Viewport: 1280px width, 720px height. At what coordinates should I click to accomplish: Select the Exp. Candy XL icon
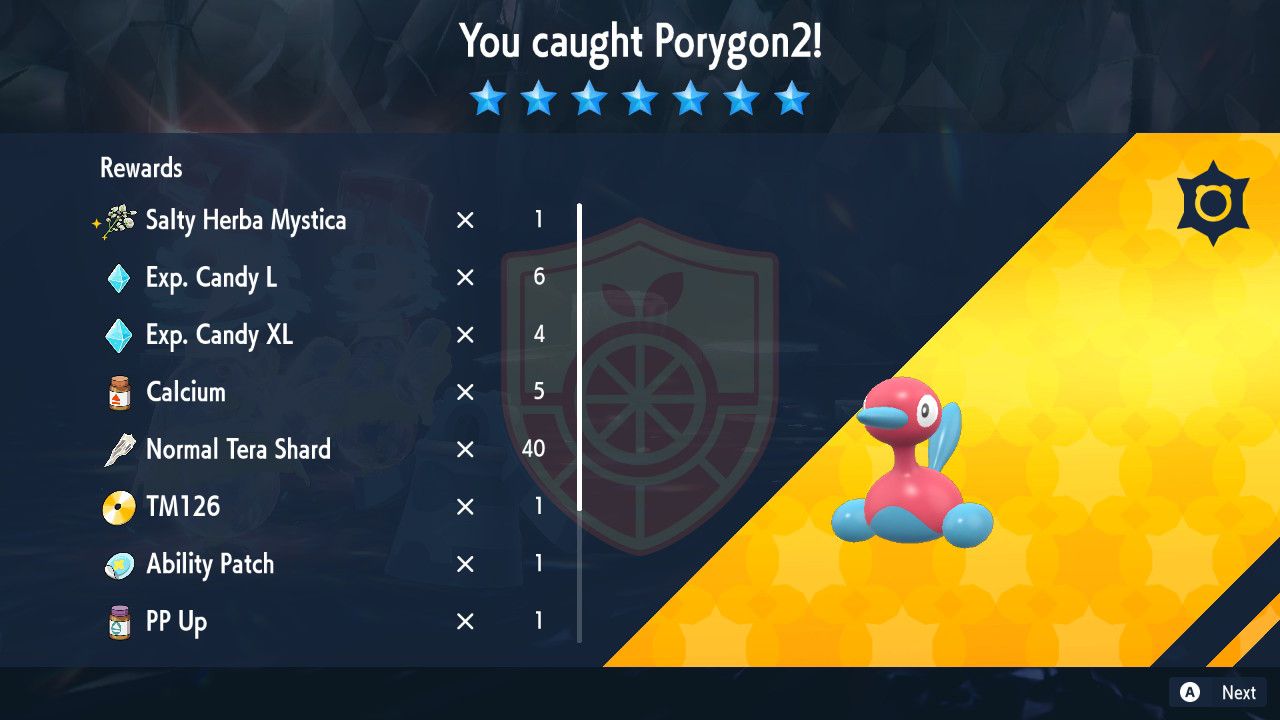[x=117, y=335]
